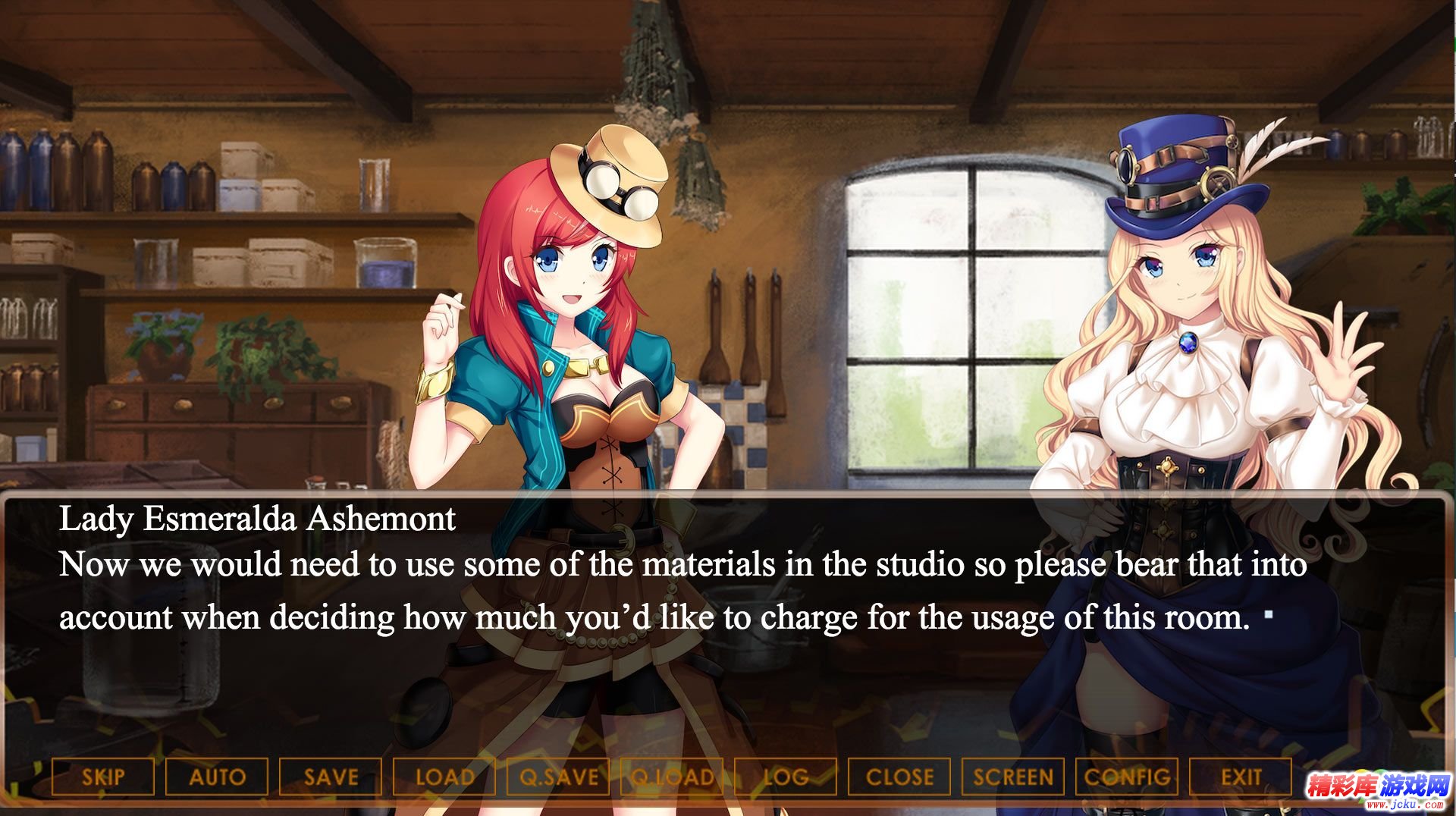Click the Q.LOAD quick load button
This screenshot has height=816, width=1456.
(x=672, y=777)
